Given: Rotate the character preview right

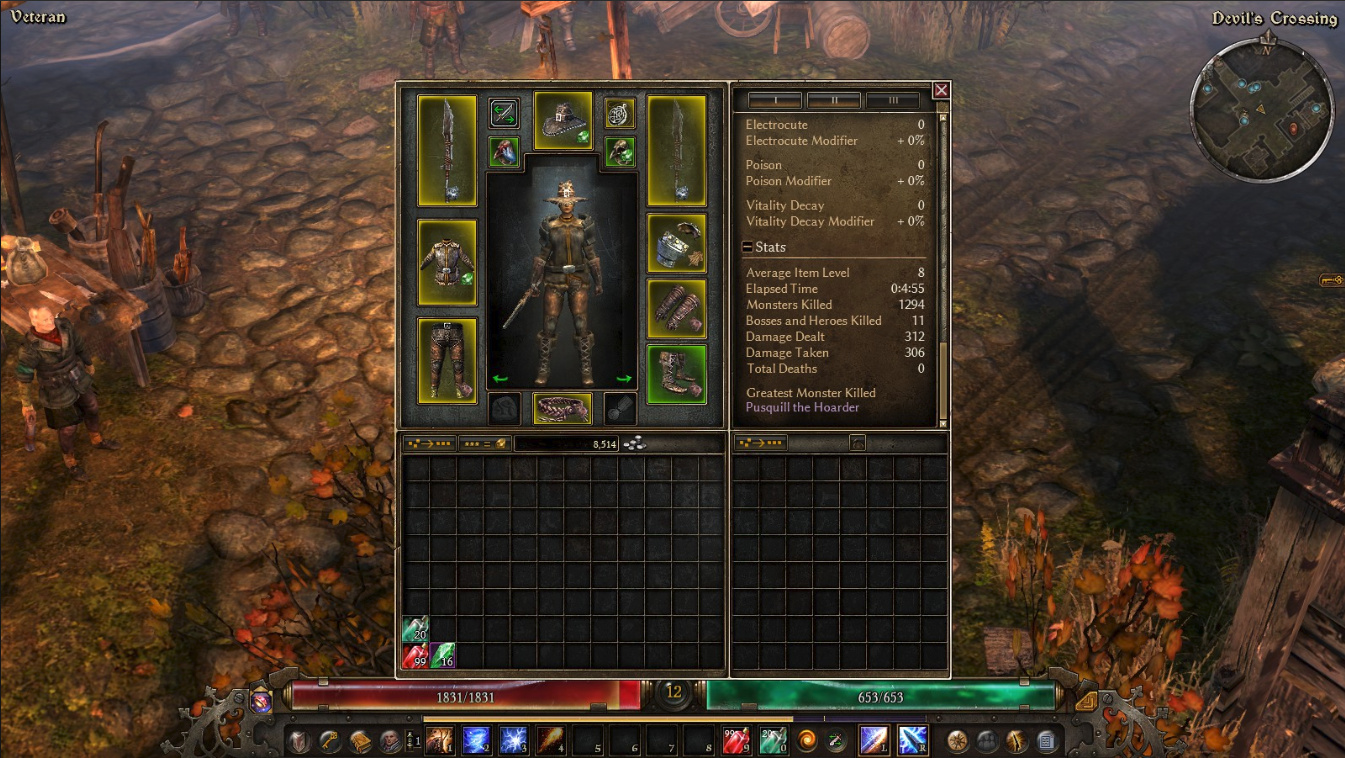Looking at the screenshot, I should pos(624,379).
